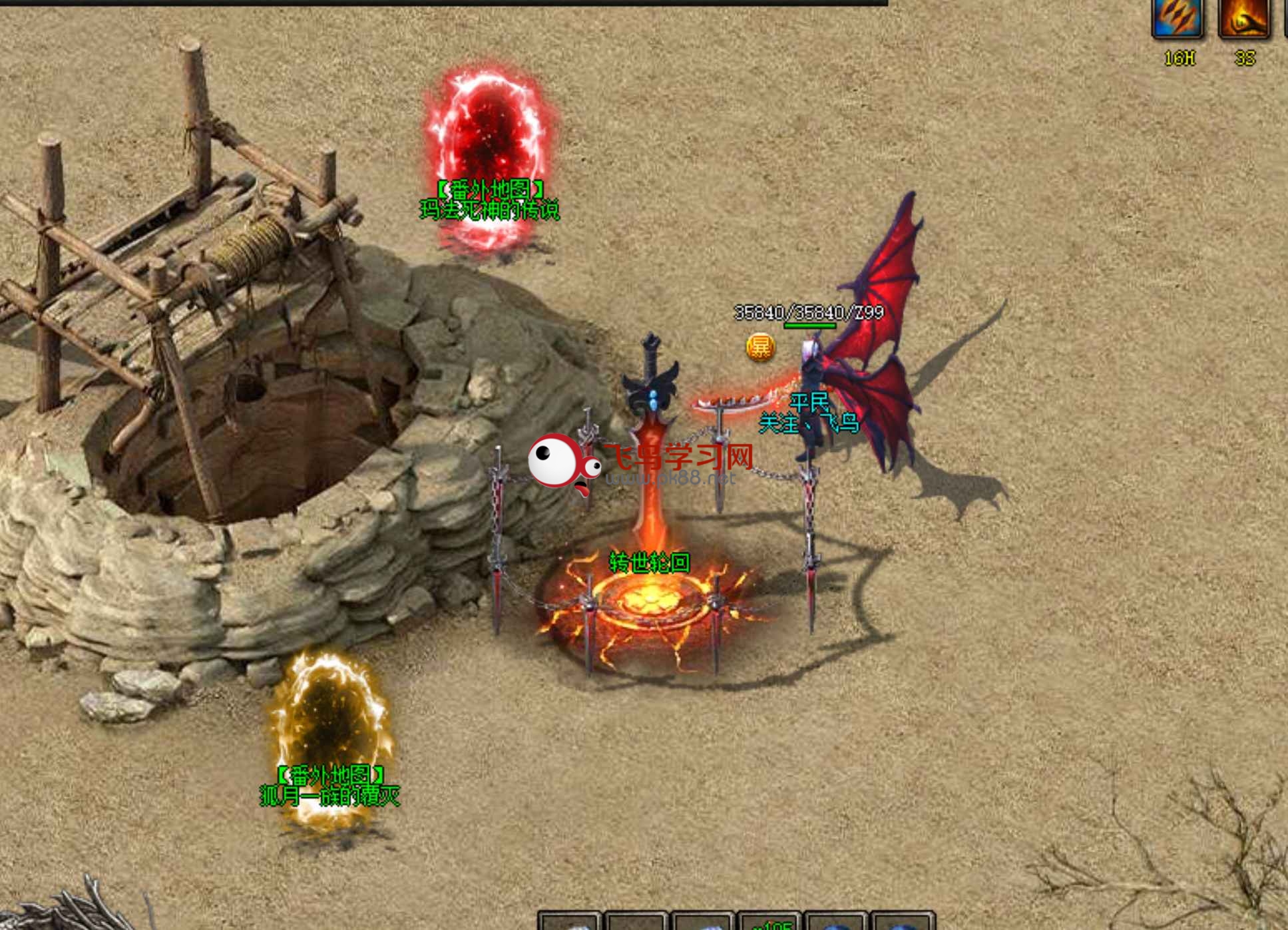Select the claw slash buff icon
Viewport: 1288px width, 930px height.
click(1177, 18)
